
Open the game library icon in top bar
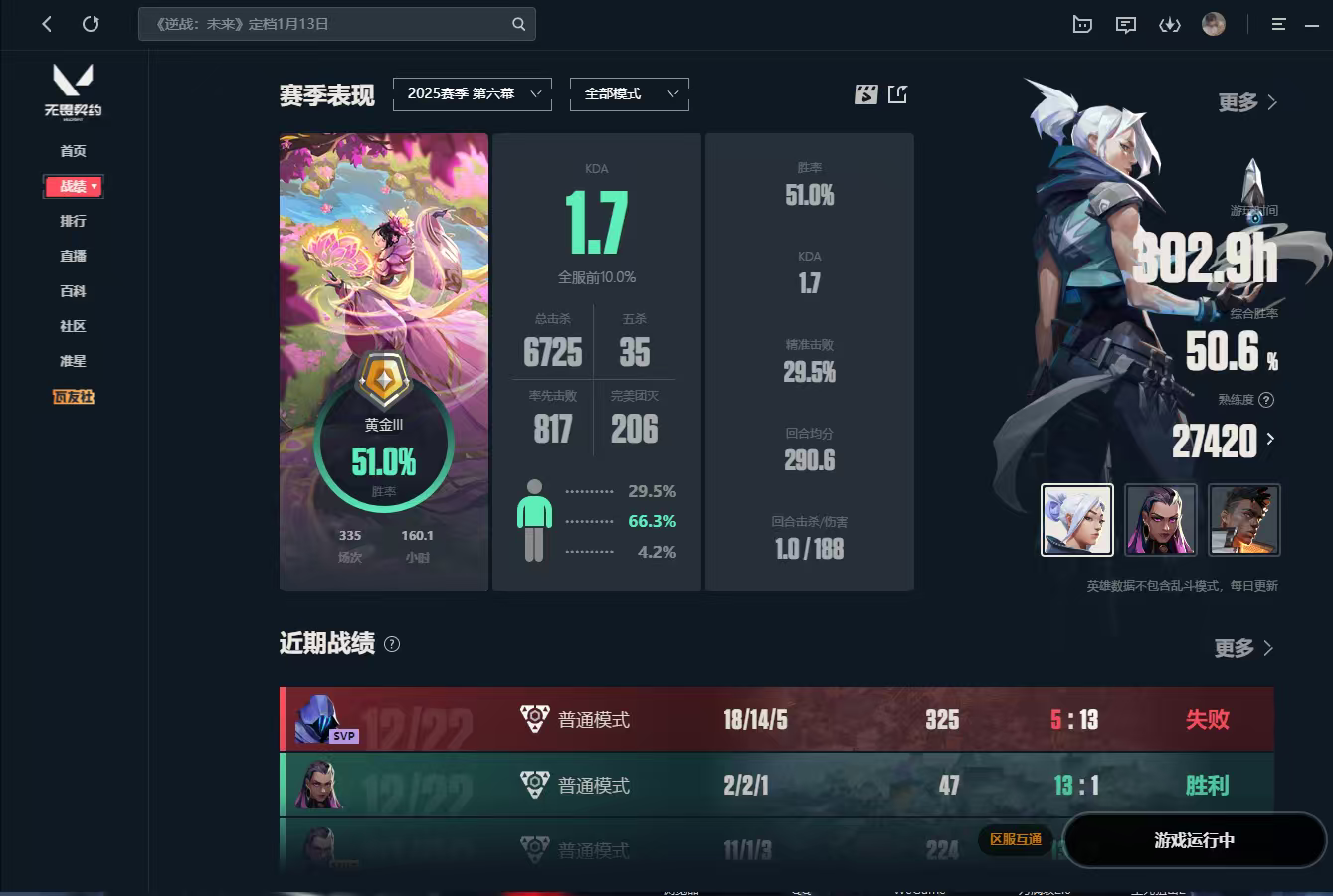tap(1081, 24)
